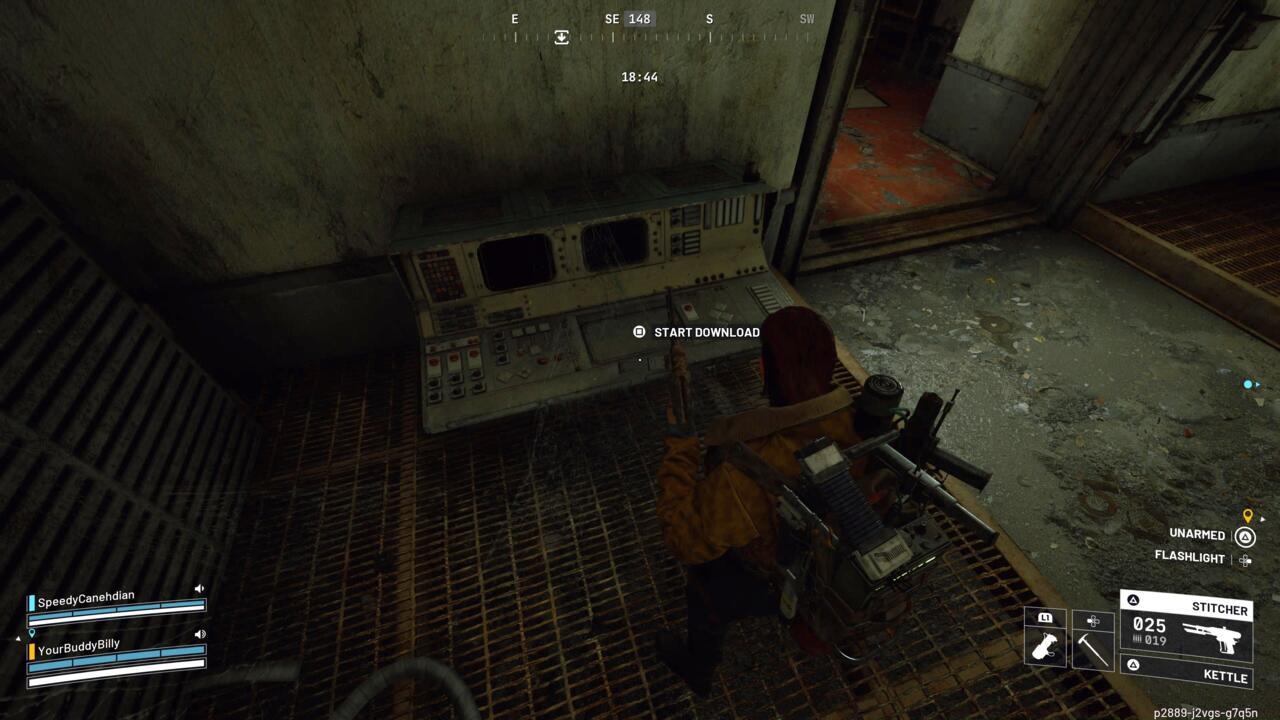
Task: Toggle the teal ping marker above YourBuddyBilly
Action: tap(31, 633)
